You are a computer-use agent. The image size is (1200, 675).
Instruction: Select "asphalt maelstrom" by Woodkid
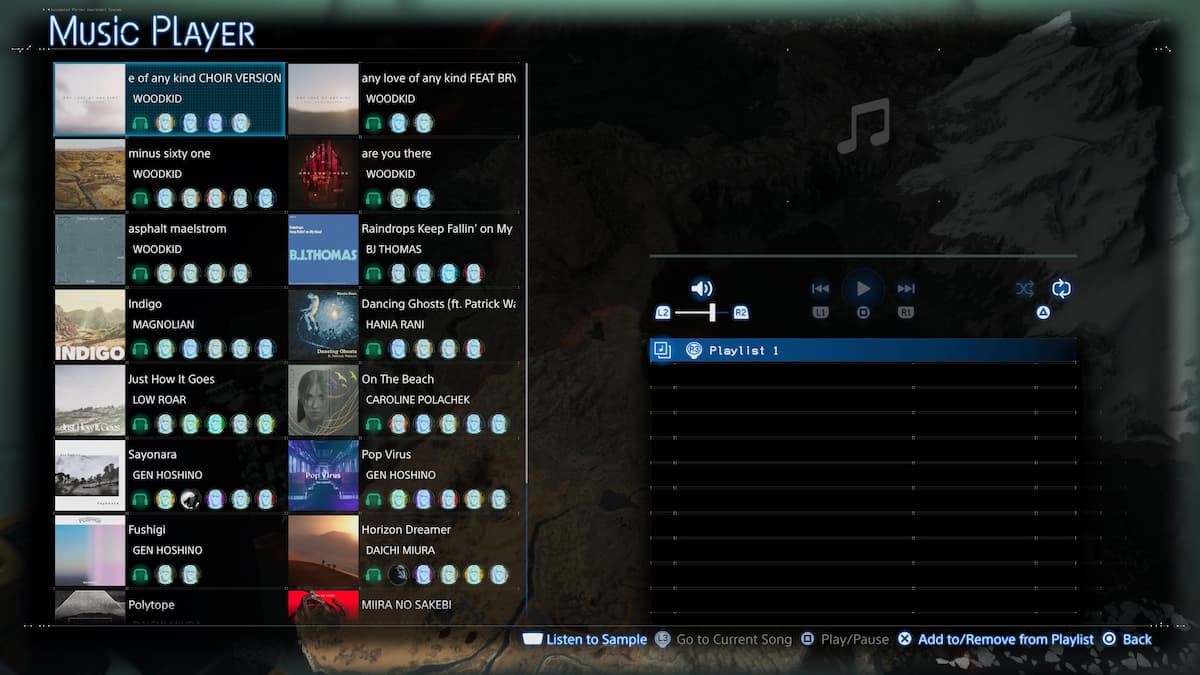click(x=170, y=249)
